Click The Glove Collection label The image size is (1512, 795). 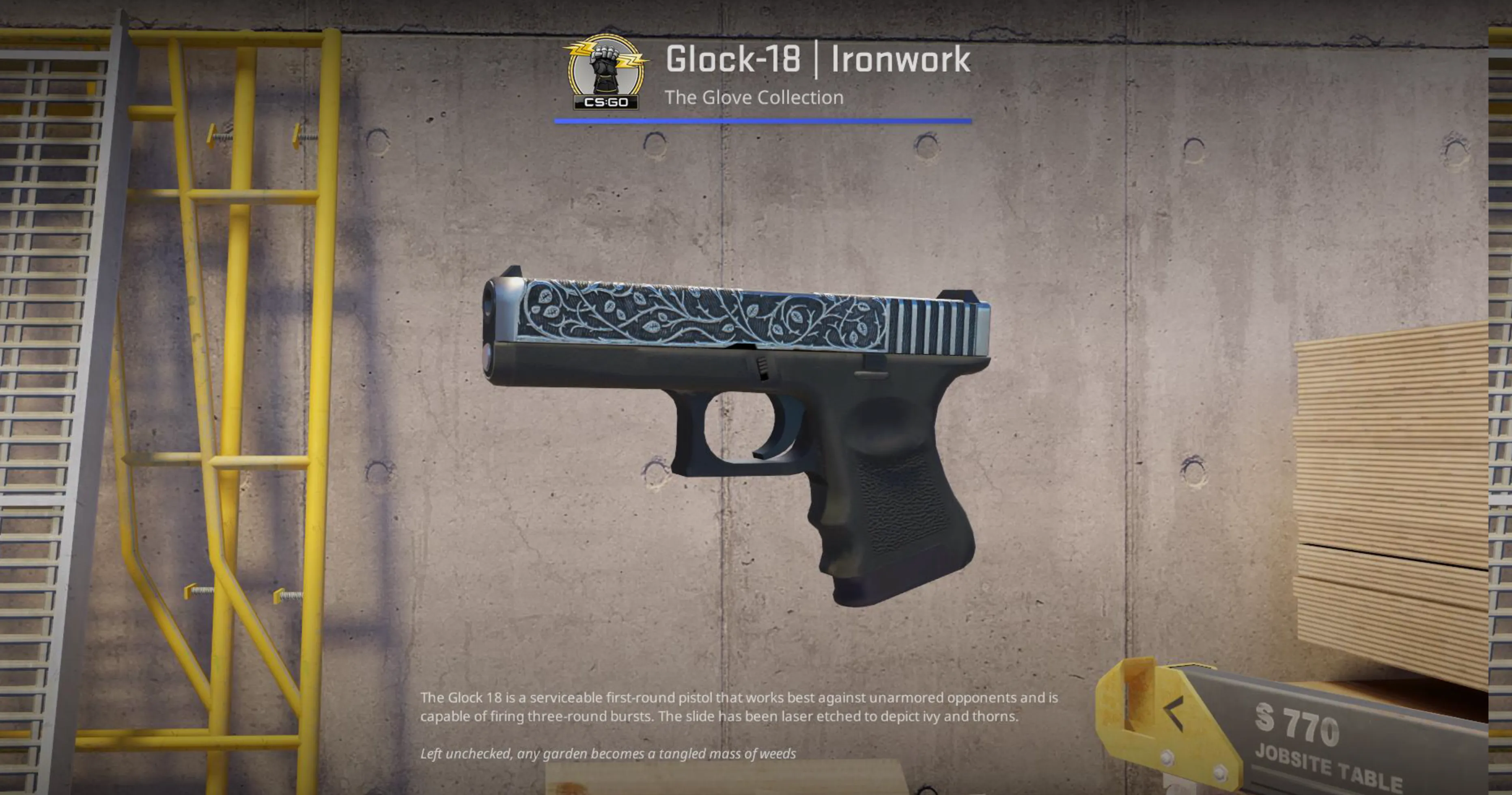755,97
